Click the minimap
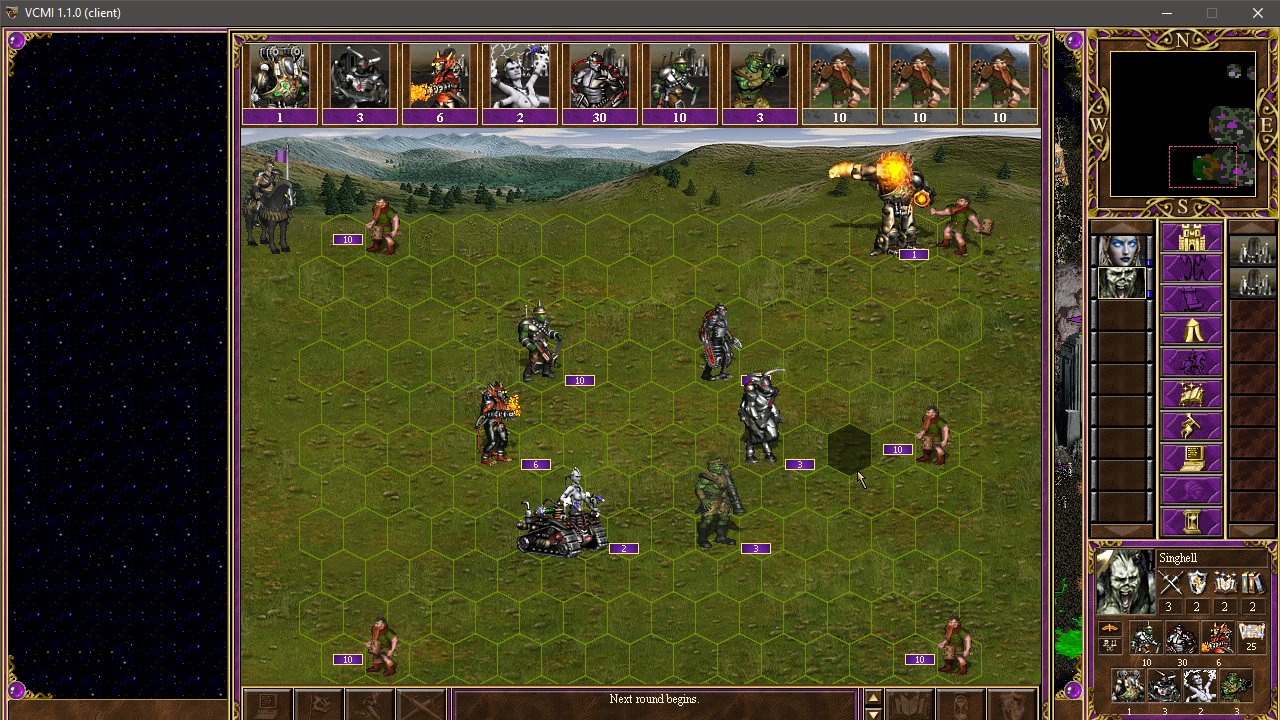Screen dimensions: 1280x720 click(x=1182, y=124)
